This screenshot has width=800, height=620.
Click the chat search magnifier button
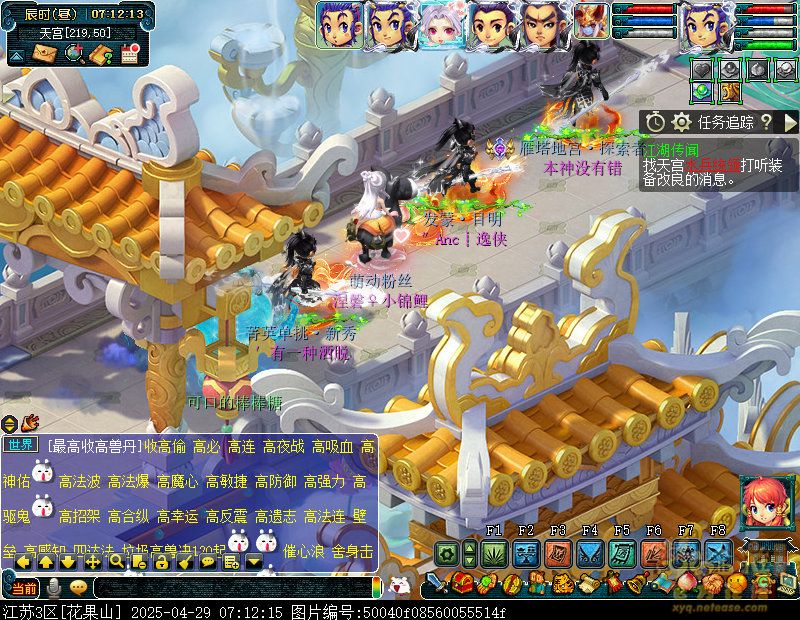[x=116, y=562]
